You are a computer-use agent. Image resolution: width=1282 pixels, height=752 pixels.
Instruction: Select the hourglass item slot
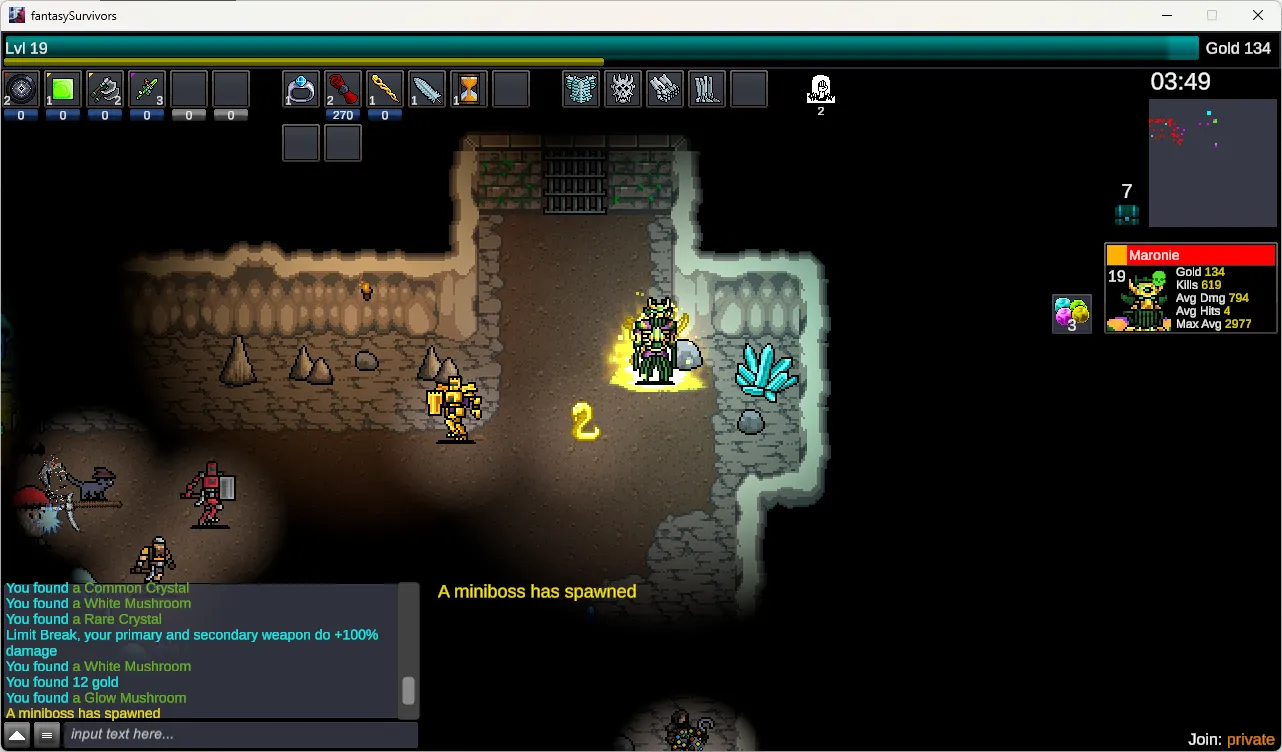469,90
